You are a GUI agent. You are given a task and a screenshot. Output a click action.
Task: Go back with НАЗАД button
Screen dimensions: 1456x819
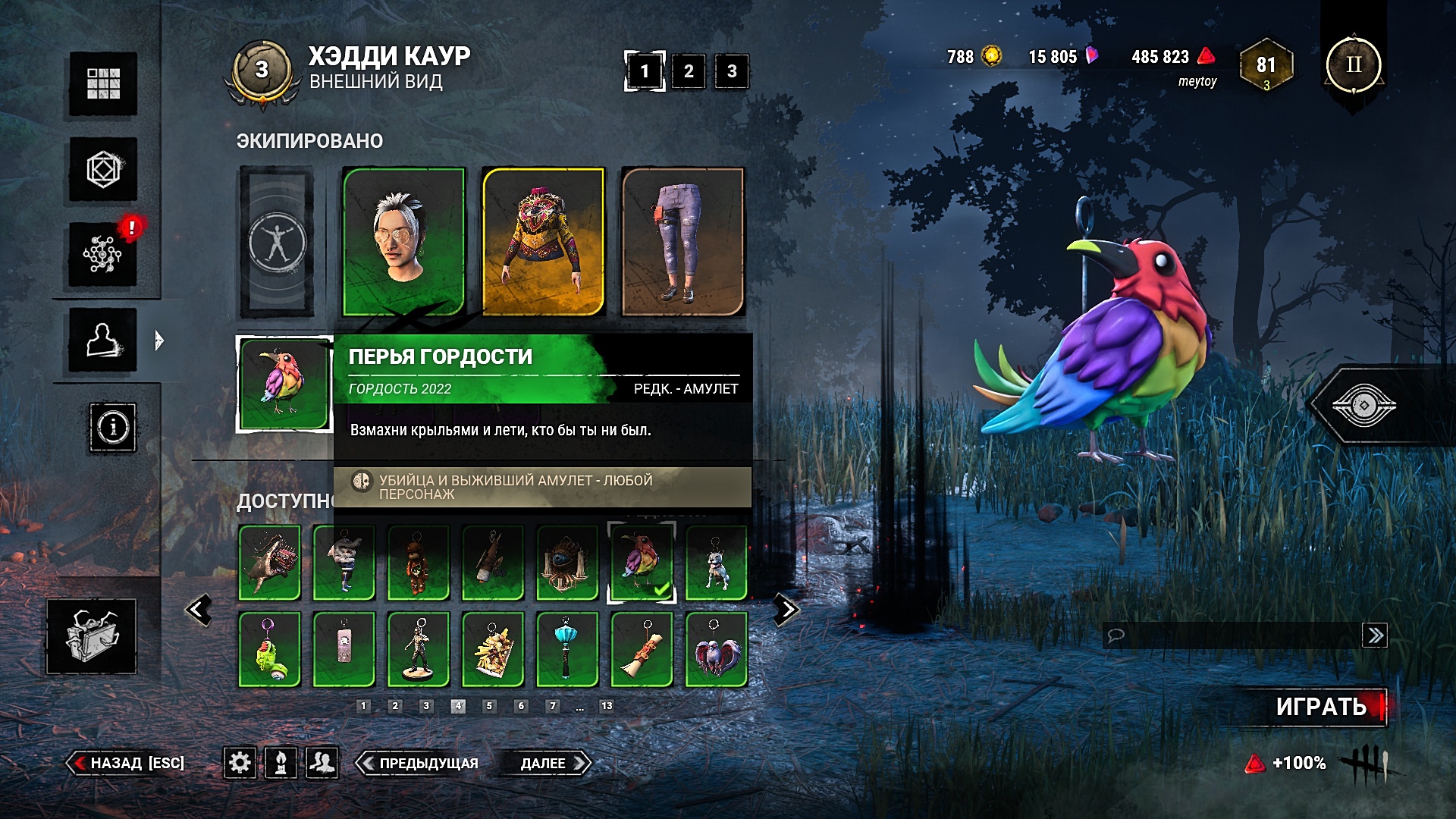click(127, 763)
